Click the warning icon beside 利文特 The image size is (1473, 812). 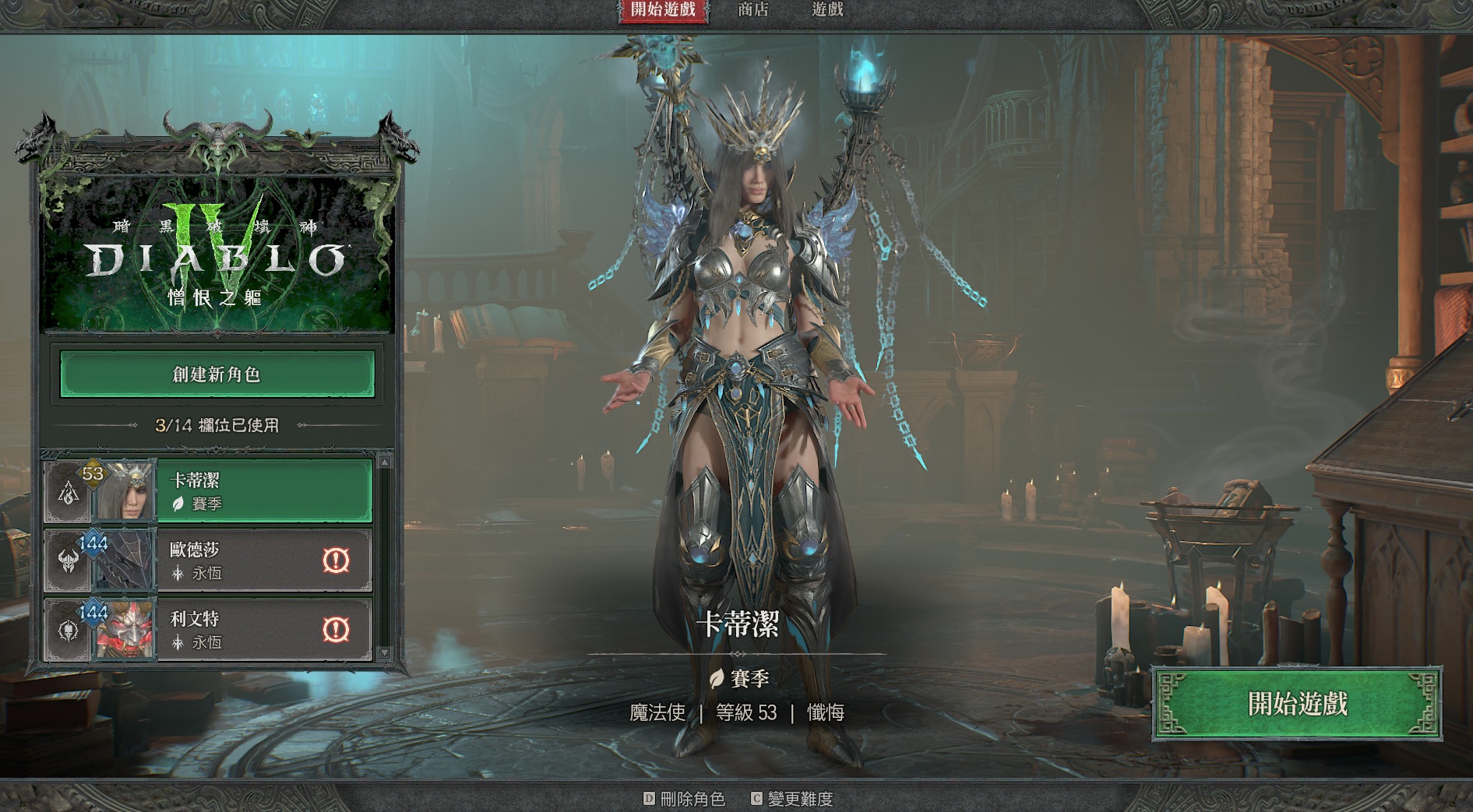[336, 629]
